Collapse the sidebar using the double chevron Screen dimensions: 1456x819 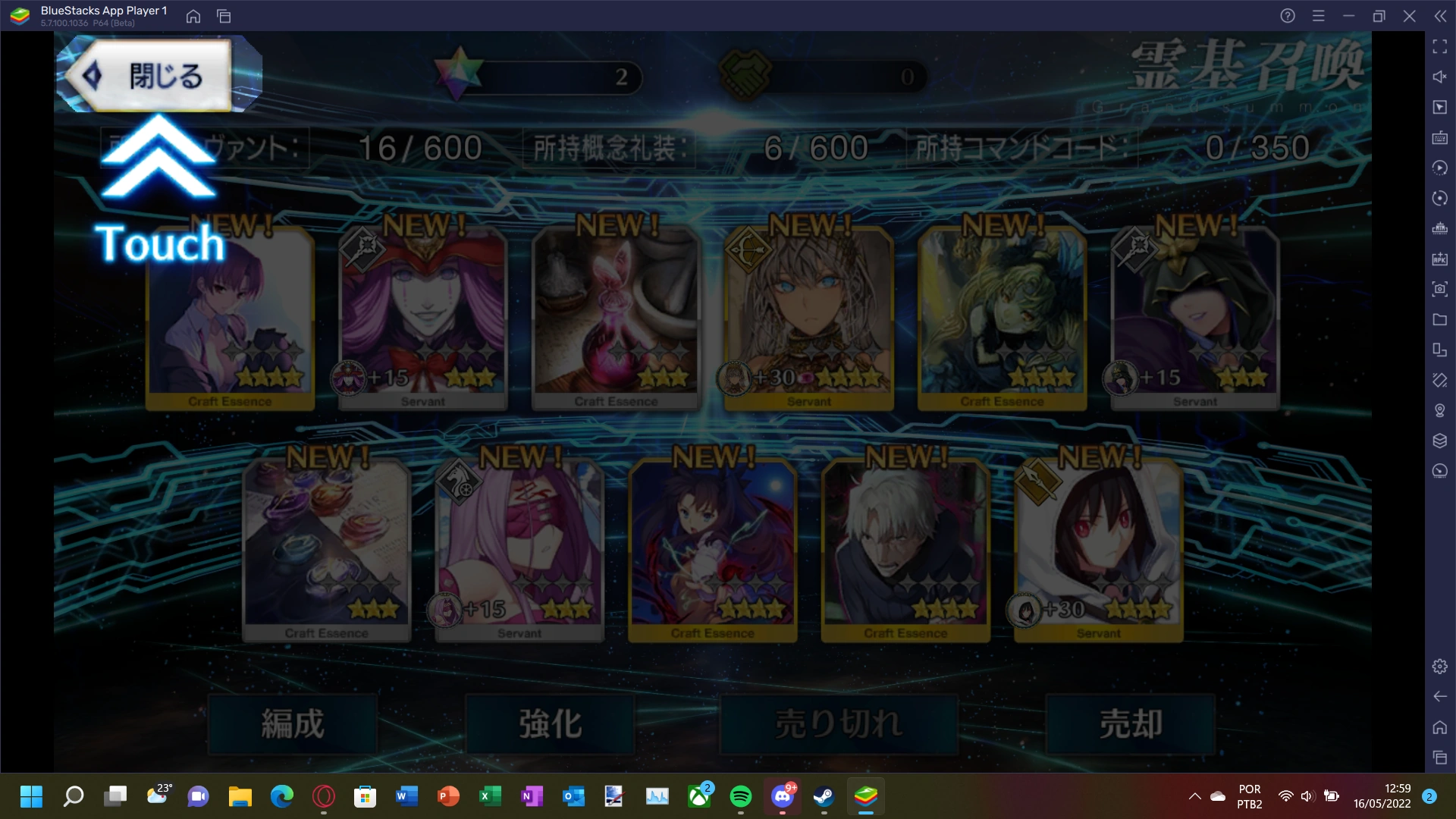[1440, 15]
